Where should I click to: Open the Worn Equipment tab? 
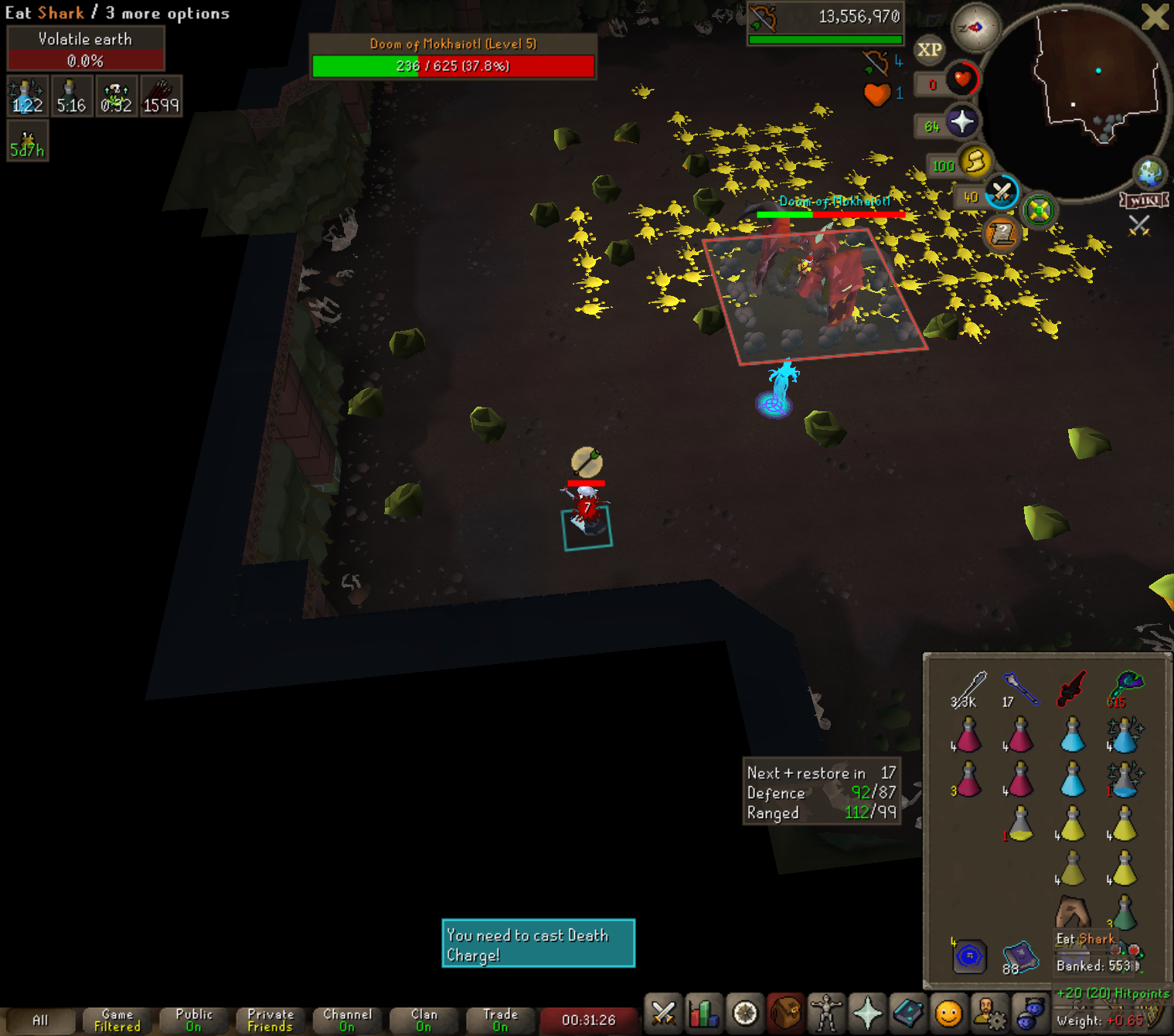pos(826,1013)
